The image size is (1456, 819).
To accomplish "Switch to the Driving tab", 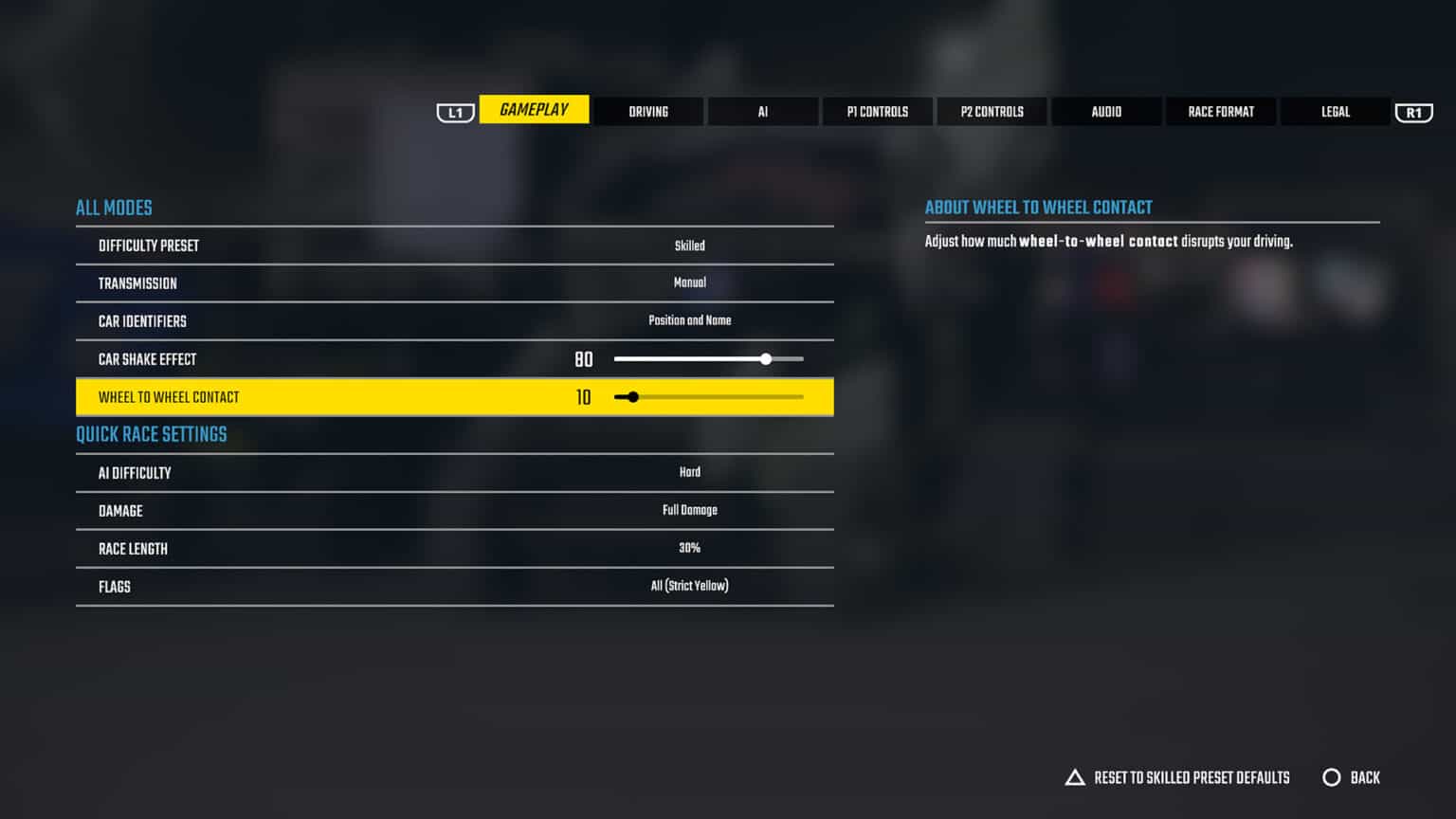I will (x=648, y=111).
